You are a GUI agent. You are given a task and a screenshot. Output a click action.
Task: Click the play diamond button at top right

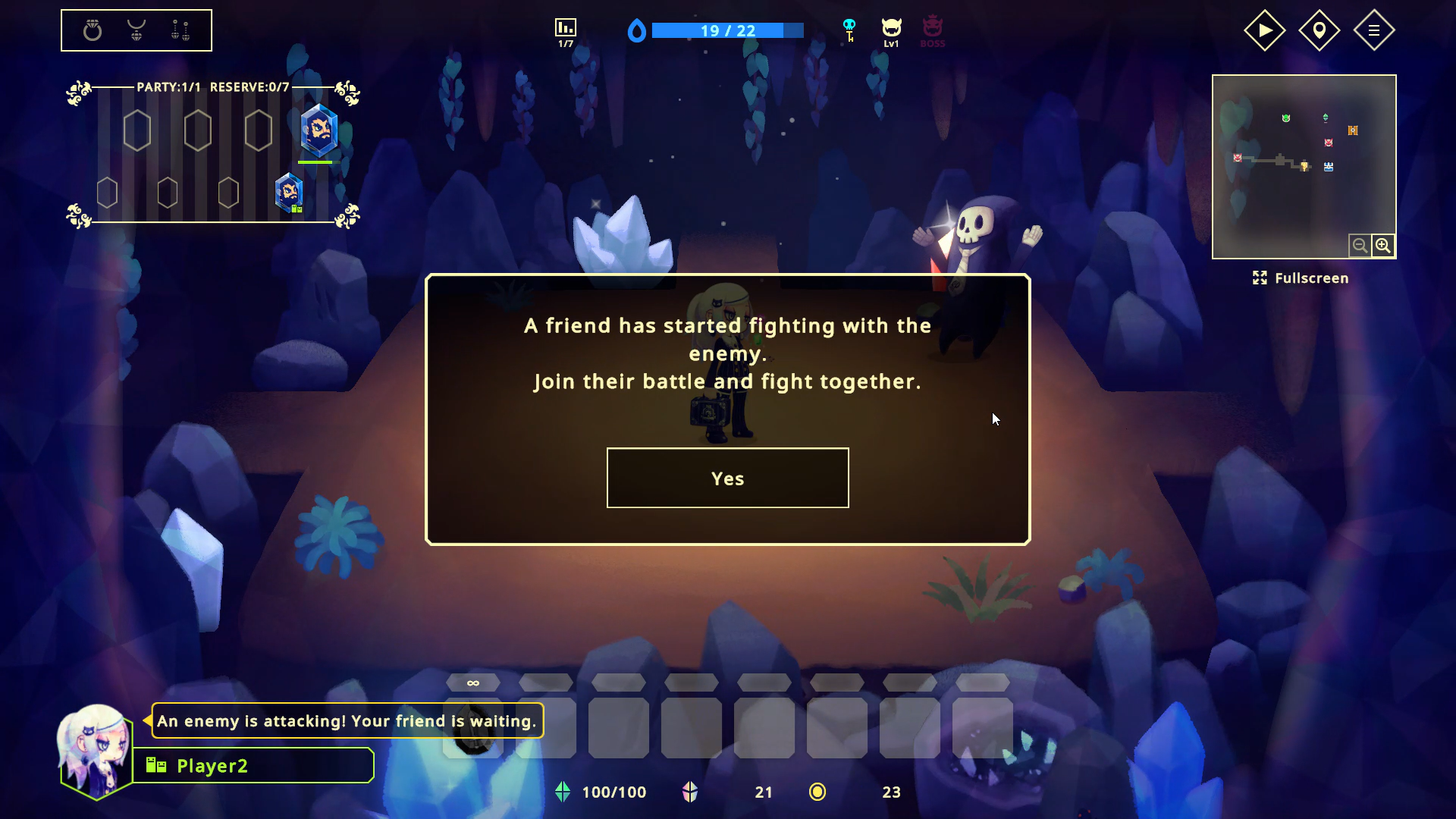click(1263, 30)
